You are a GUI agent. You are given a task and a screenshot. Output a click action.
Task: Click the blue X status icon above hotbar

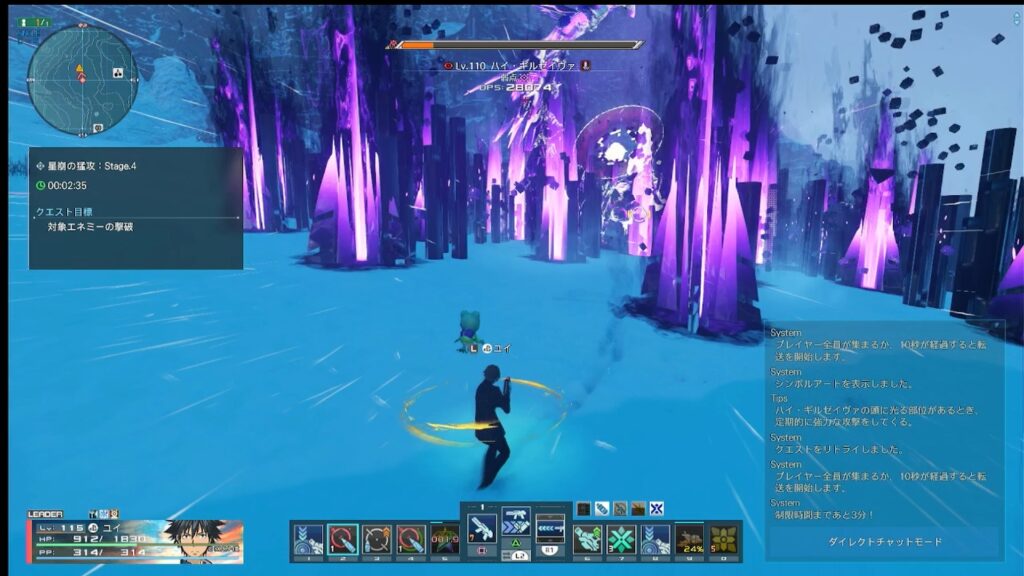coord(656,508)
